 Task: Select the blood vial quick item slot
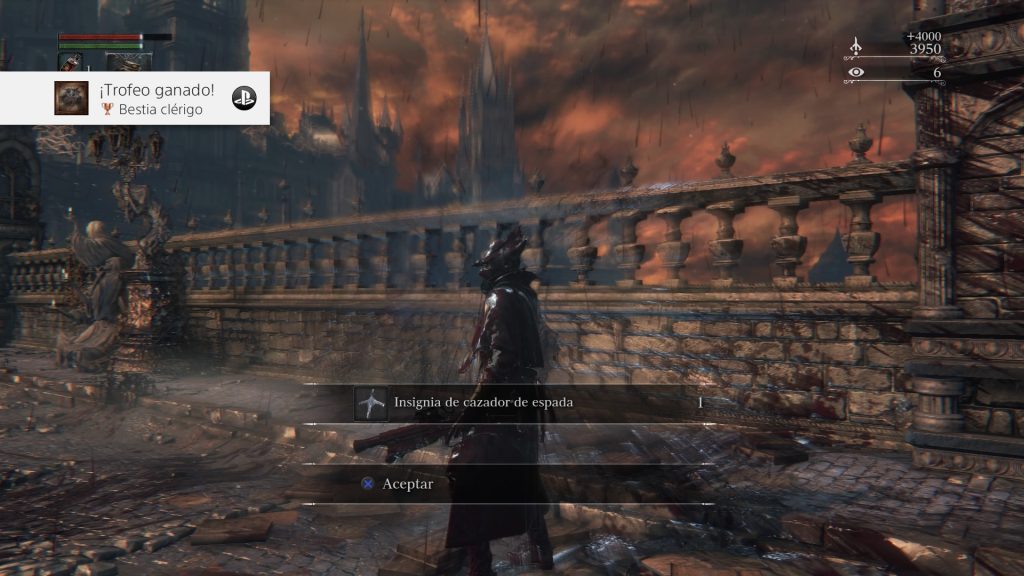71,60
